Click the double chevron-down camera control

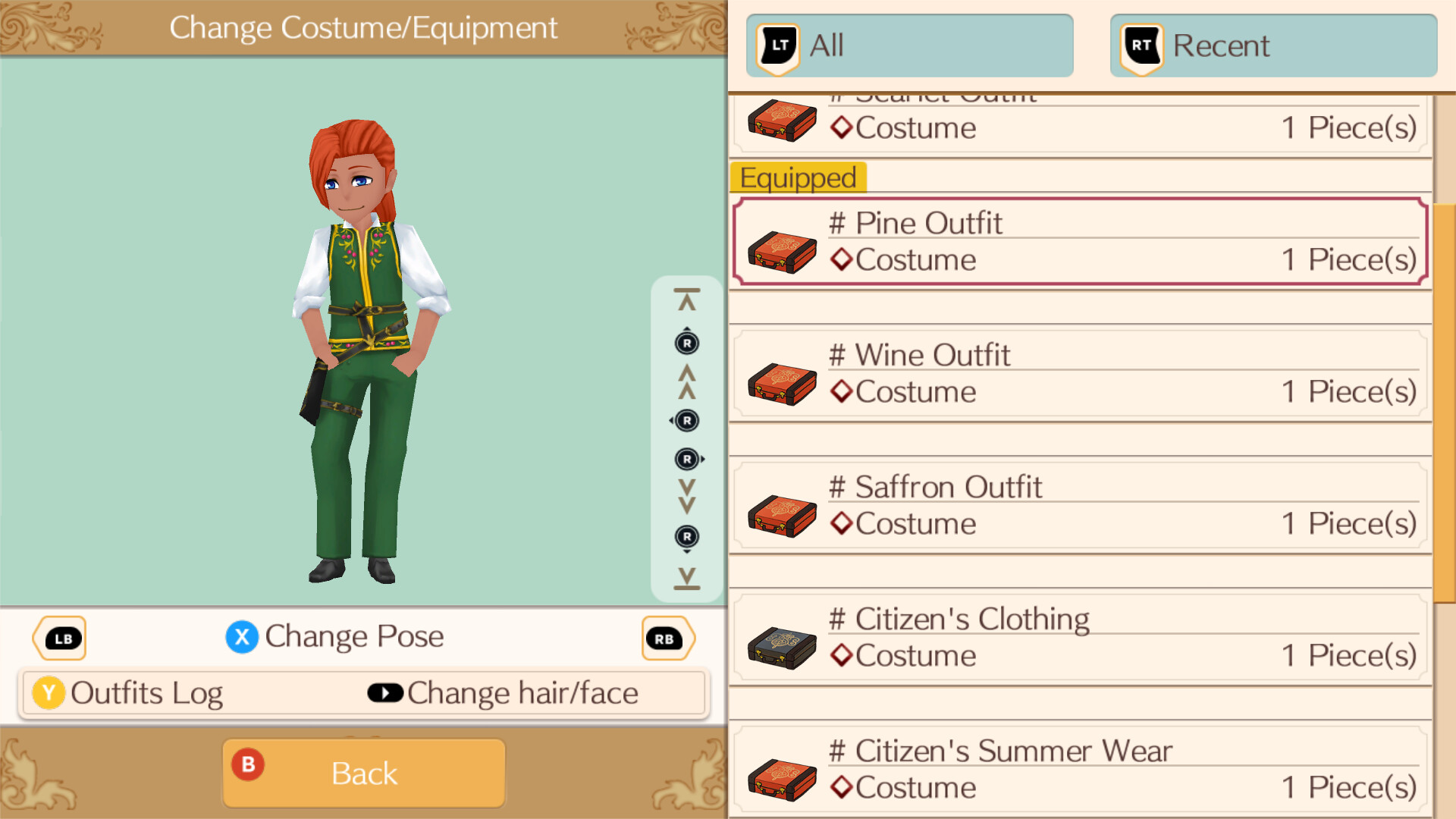click(686, 497)
